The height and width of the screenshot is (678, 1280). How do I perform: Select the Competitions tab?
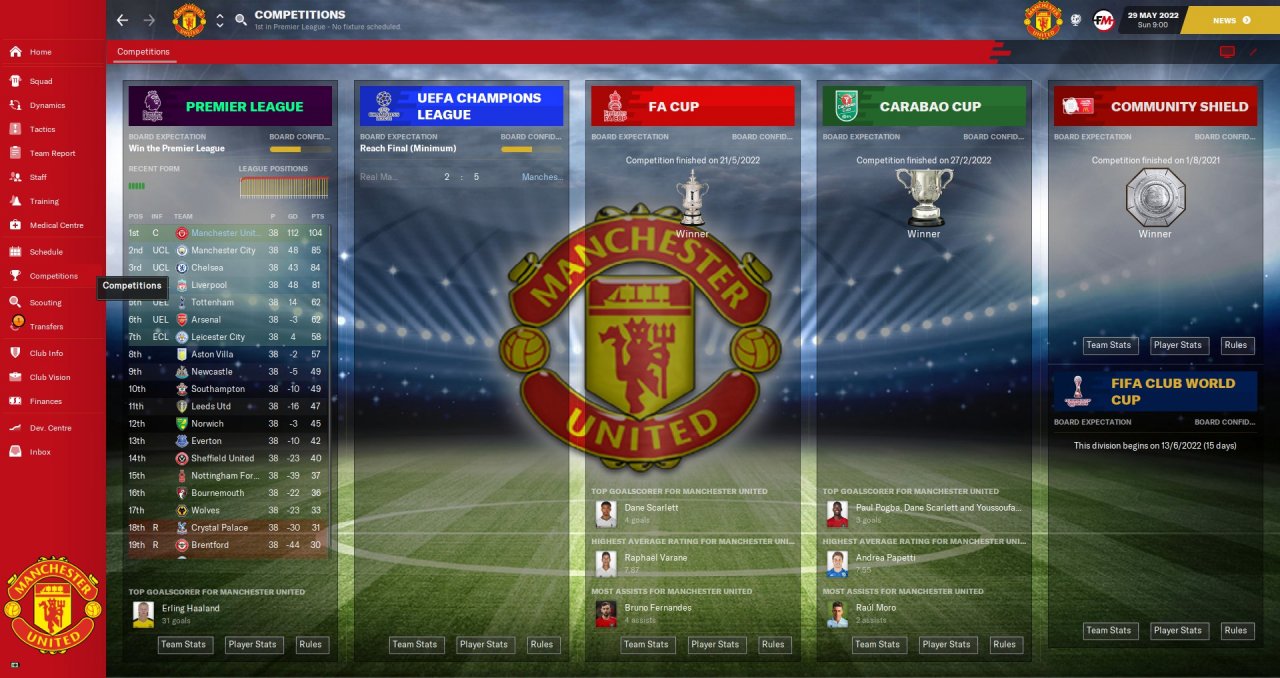click(143, 52)
